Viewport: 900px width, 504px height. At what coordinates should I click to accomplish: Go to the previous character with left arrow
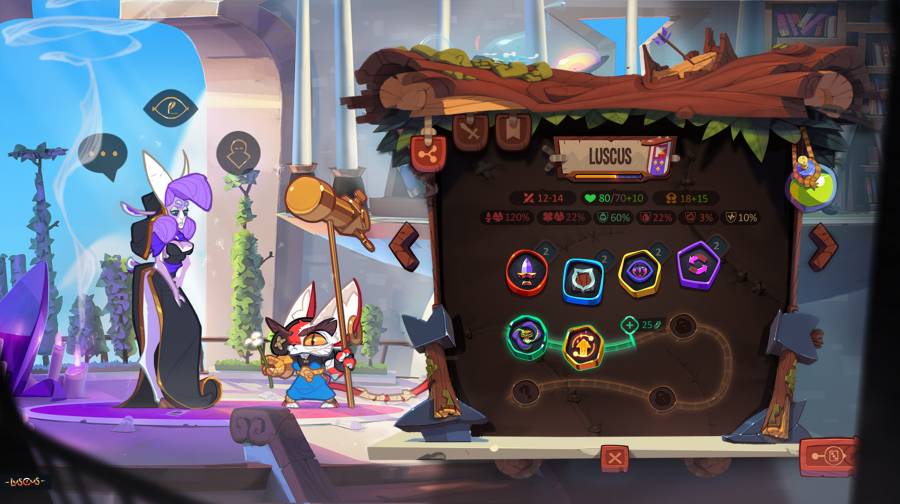click(404, 247)
